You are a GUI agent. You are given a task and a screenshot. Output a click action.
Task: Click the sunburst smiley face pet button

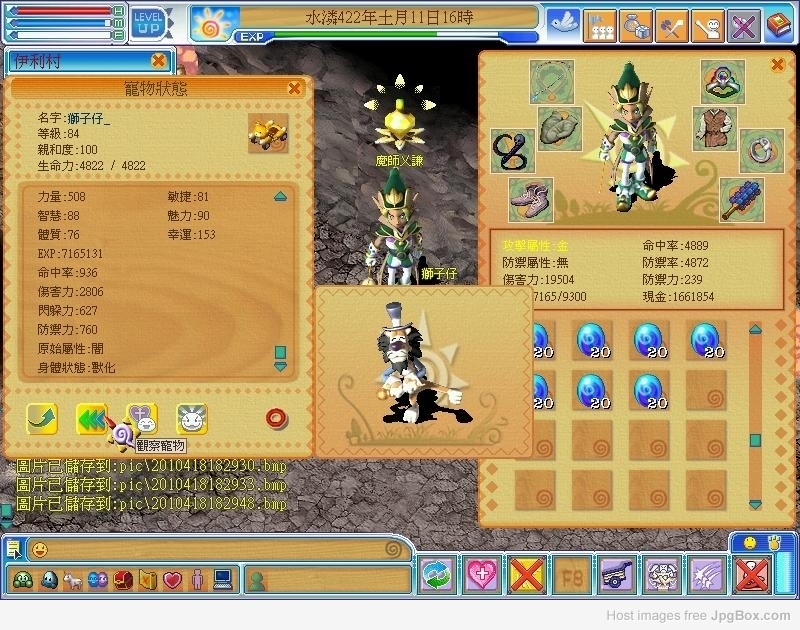click(x=192, y=419)
